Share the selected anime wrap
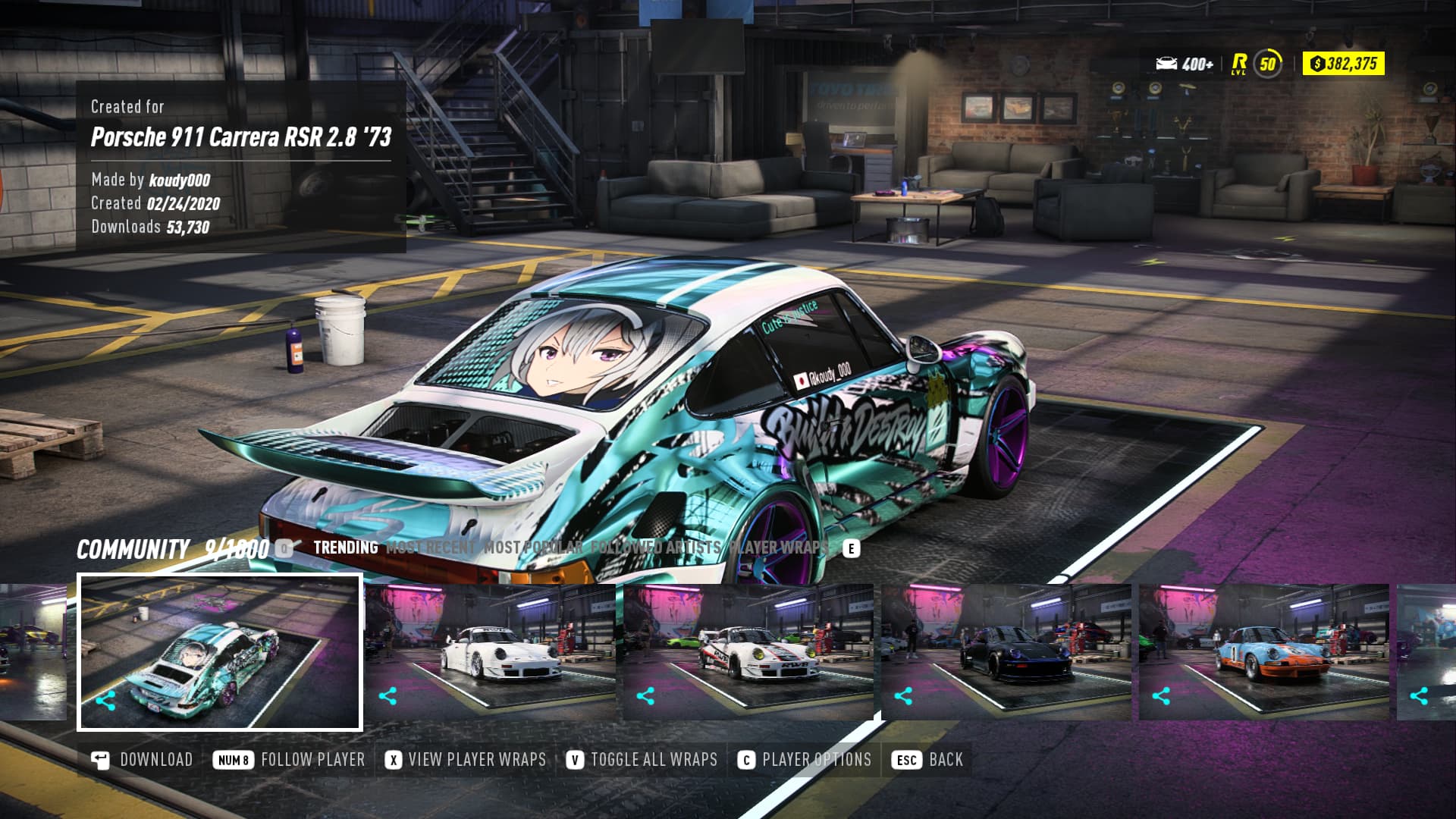1456x819 pixels. [x=106, y=701]
